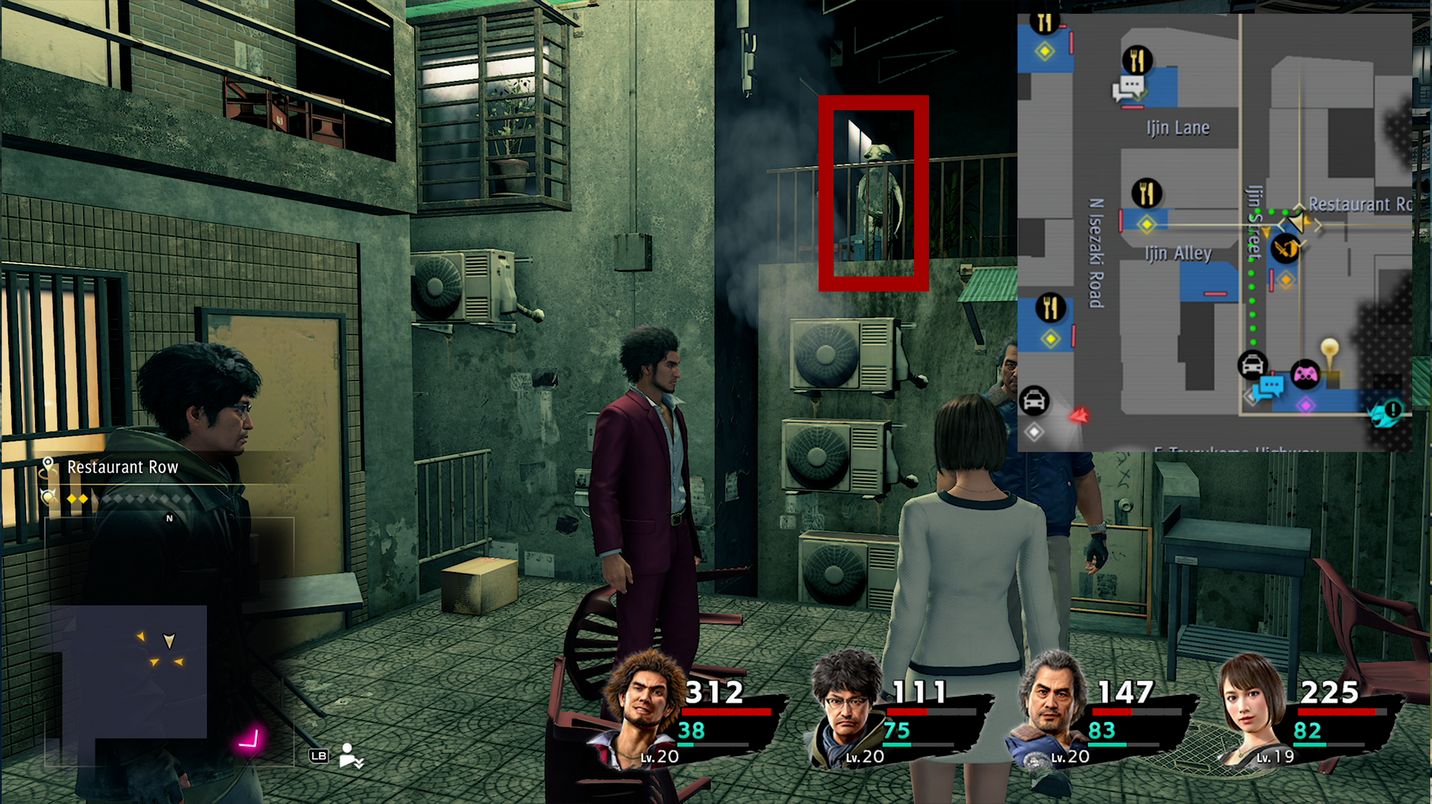Click the pink waypoint checkmark on the minimap
The height and width of the screenshot is (804, 1432).
(x=249, y=740)
